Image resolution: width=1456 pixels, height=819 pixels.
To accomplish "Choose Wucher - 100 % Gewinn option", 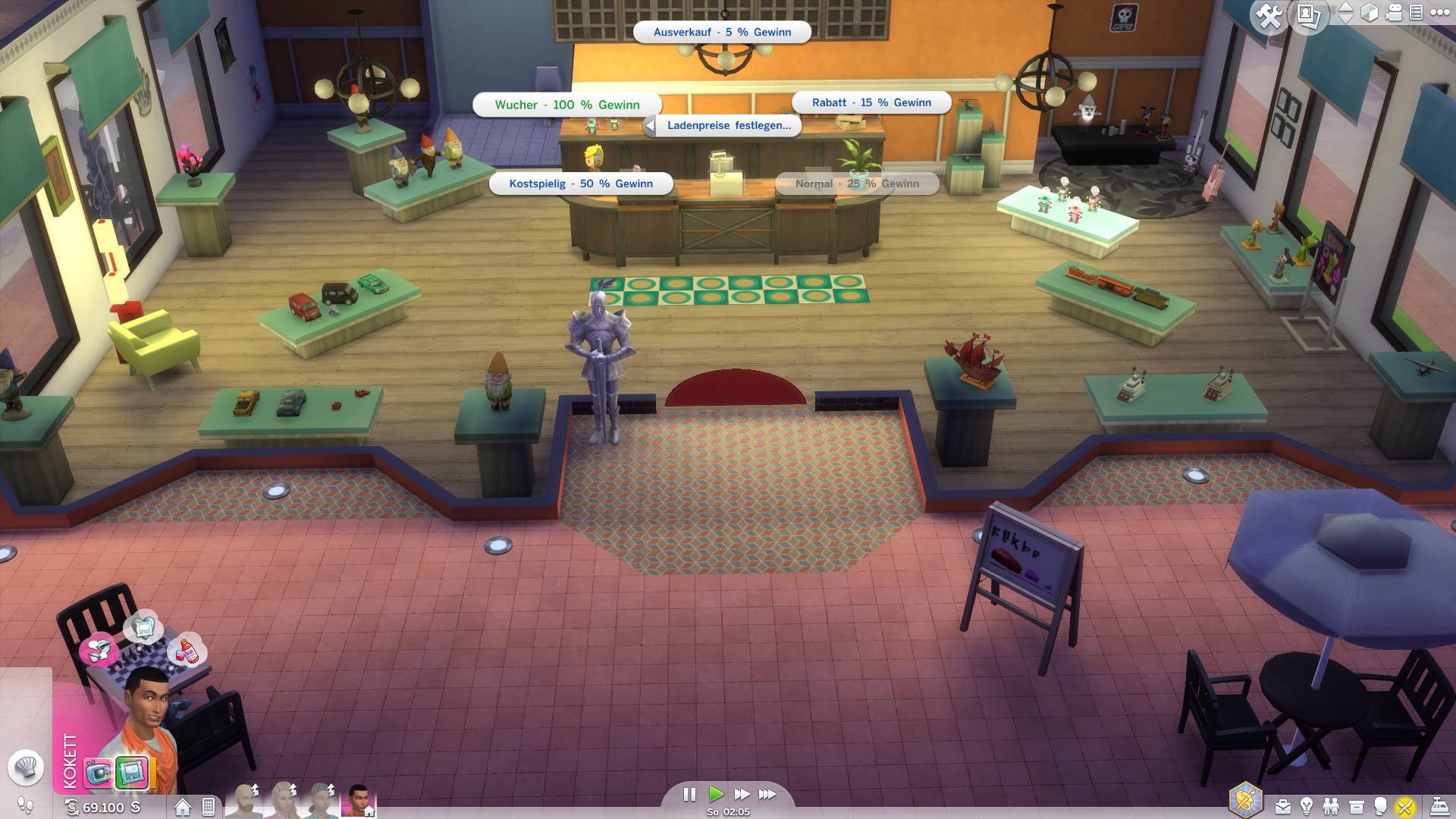I will coord(566,105).
